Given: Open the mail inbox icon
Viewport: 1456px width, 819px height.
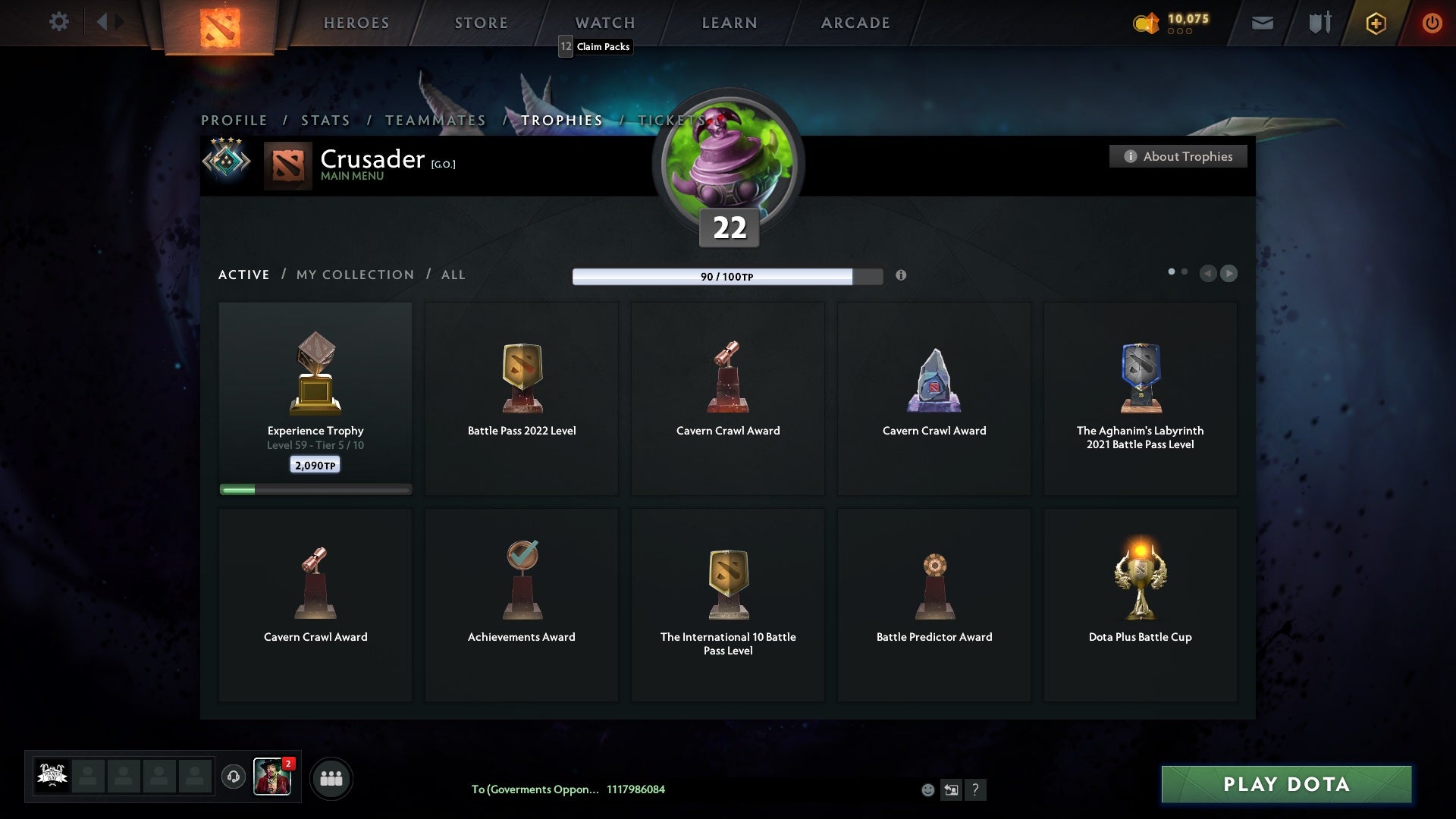Looking at the screenshot, I should point(1261,23).
